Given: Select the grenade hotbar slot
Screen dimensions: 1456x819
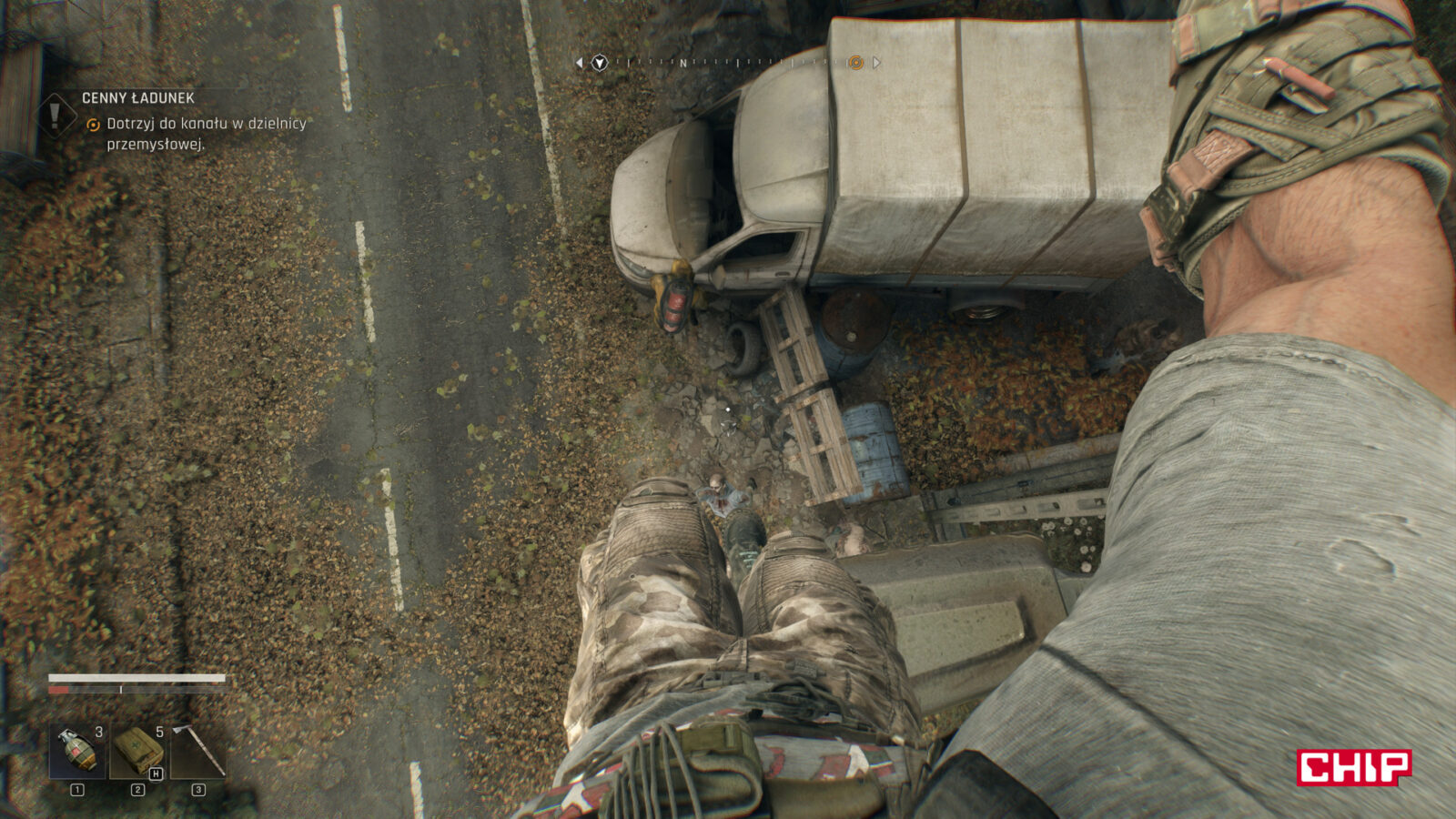Looking at the screenshot, I should coord(76,752).
